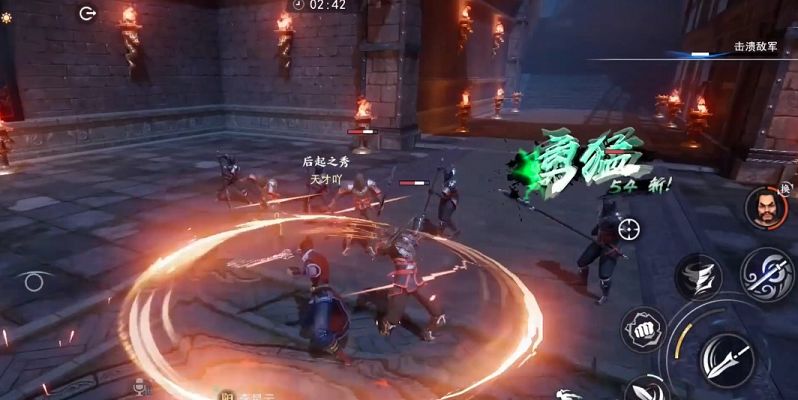The image size is (798, 400).
Task: Toggle the microphone voice chat icon
Action: click(142, 385)
